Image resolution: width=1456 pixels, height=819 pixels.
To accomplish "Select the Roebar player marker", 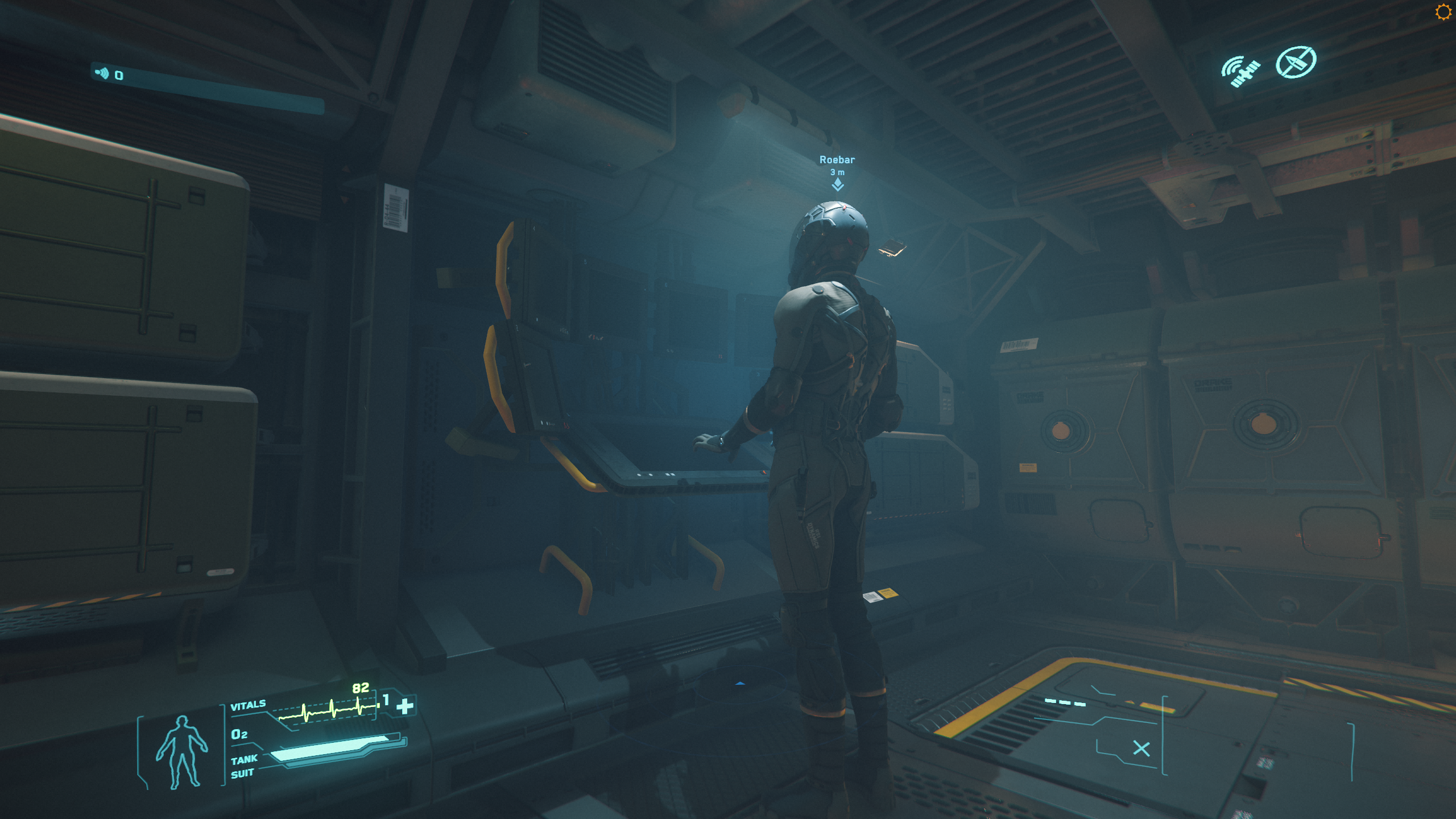I will click(837, 184).
